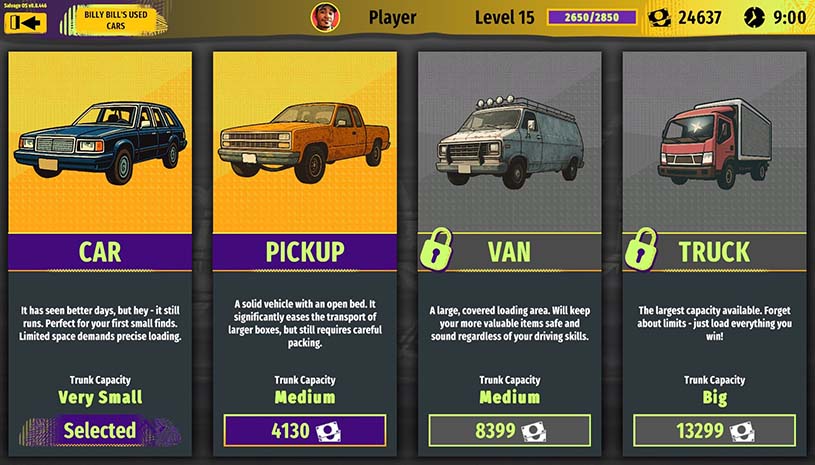The height and width of the screenshot is (465, 815).
Task: Buy the Pickup for 4130
Action: coord(305,431)
